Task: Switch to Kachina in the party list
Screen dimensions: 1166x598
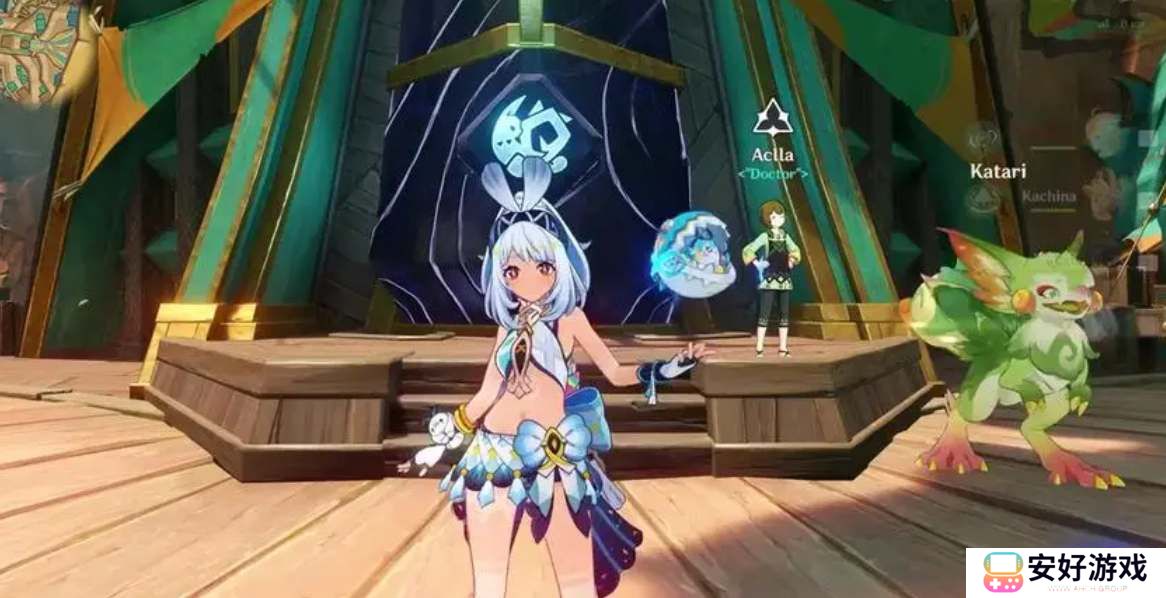Action: point(1049,196)
